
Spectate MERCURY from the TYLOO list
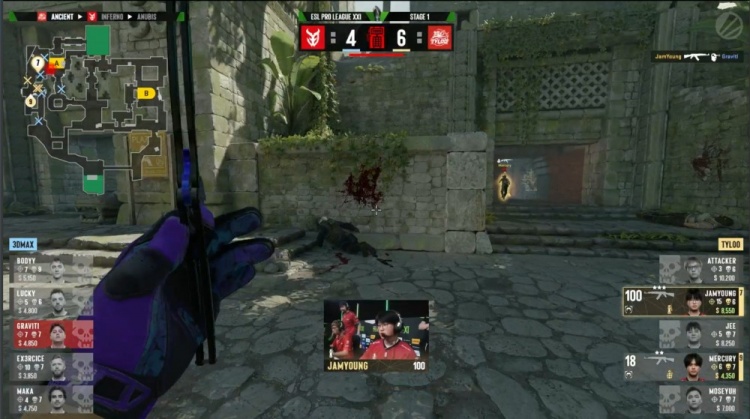pyautogui.click(x=685, y=366)
